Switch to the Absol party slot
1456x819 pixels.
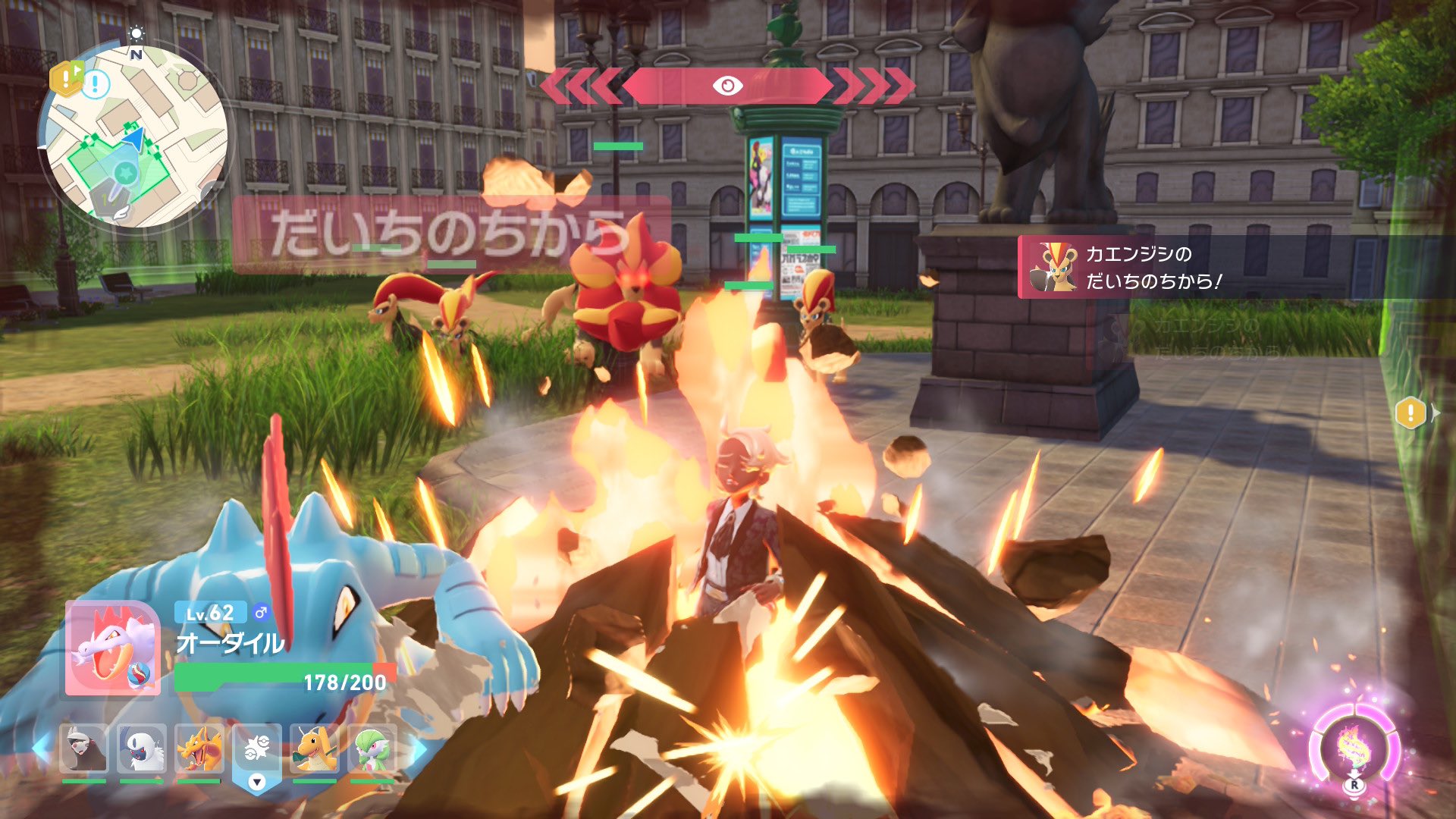[x=142, y=750]
